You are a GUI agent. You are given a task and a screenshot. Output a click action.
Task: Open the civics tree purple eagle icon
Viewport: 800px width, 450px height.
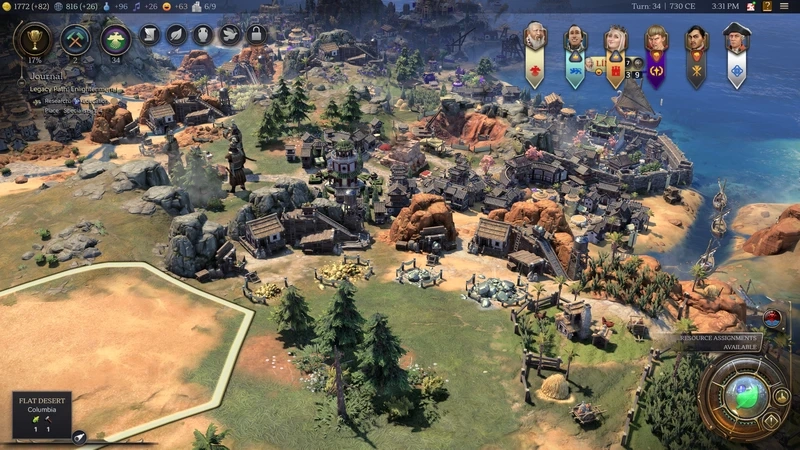coord(116,39)
